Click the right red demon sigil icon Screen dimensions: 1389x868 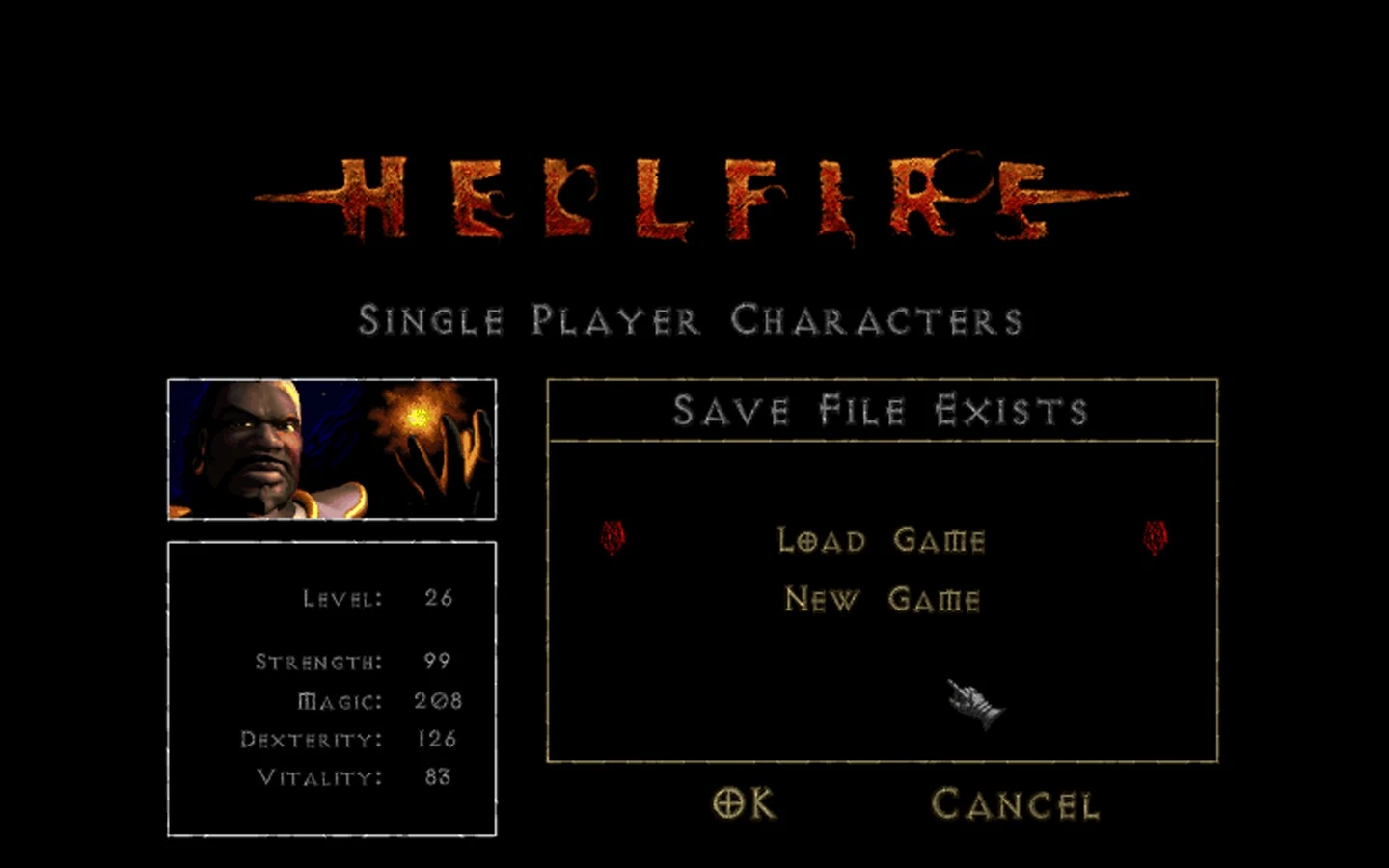coord(1154,538)
